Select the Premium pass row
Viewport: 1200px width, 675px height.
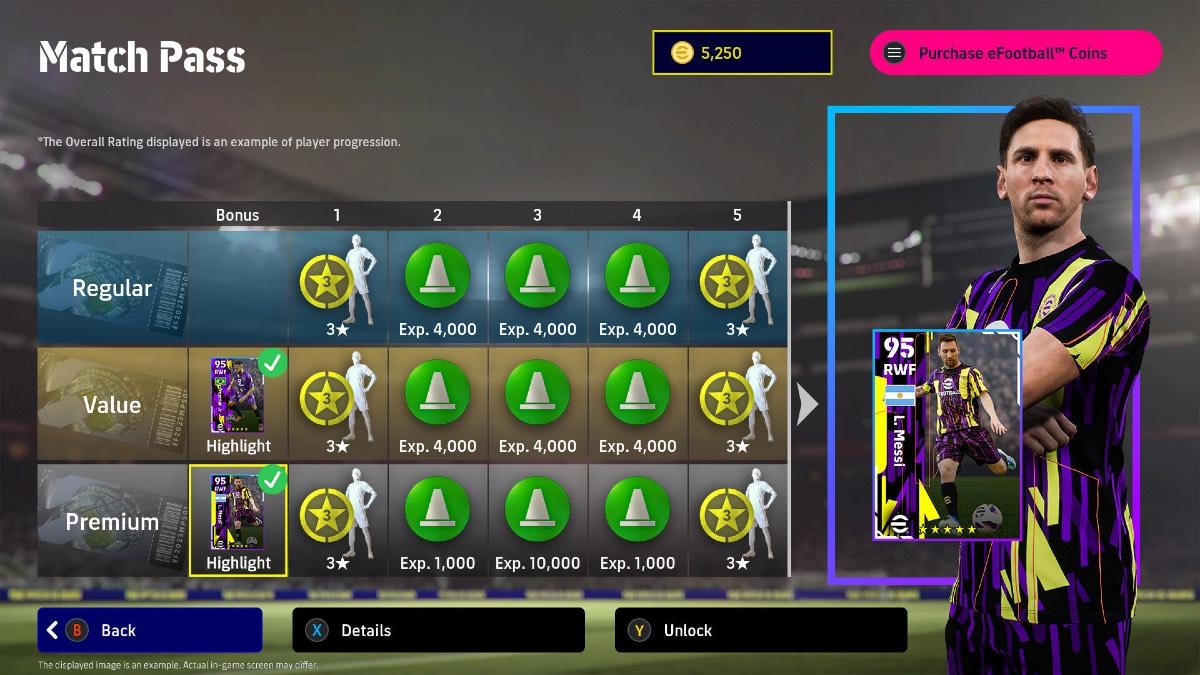pyautogui.click(x=112, y=521)
